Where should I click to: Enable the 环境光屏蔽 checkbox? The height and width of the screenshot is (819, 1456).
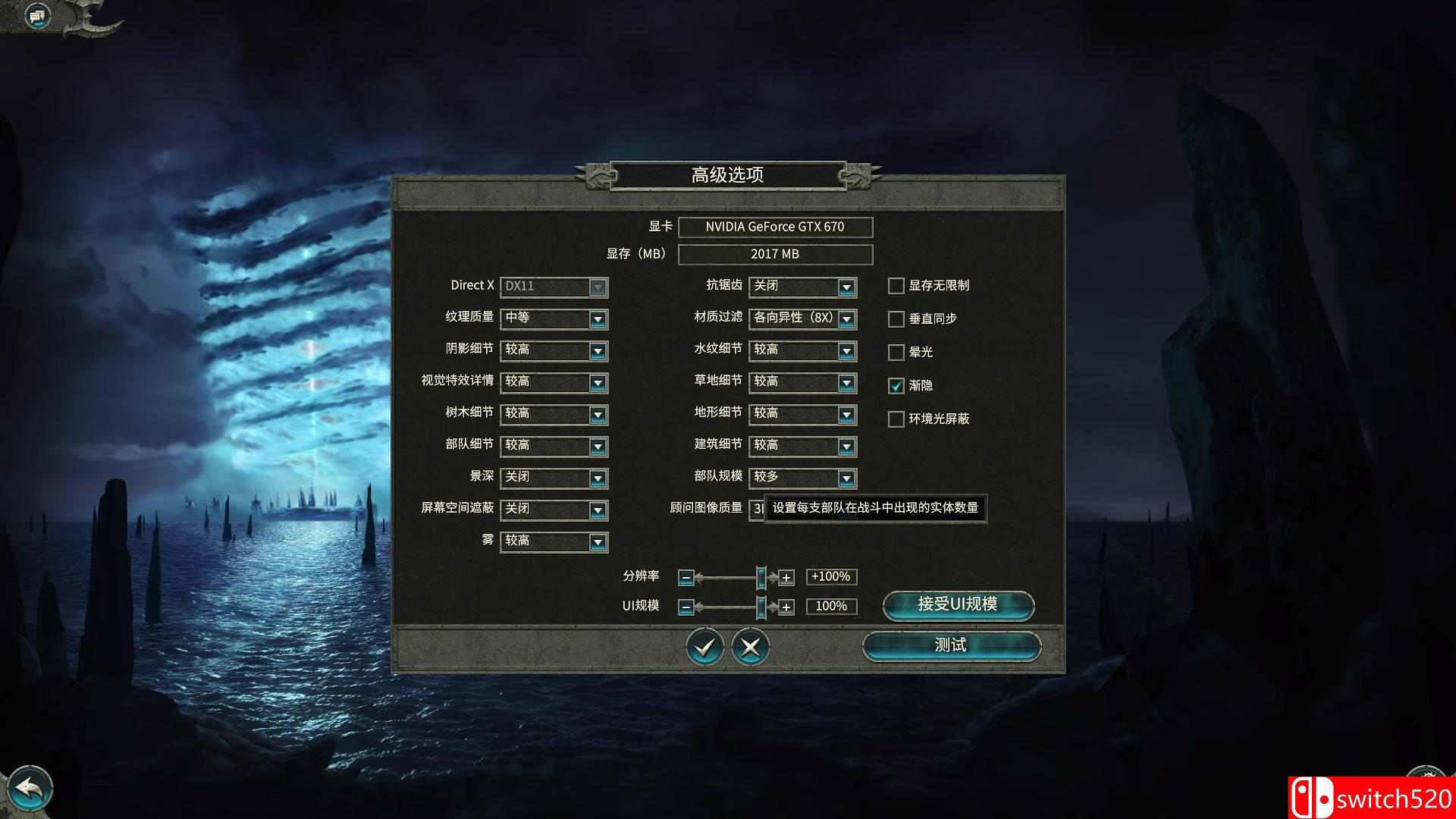coord(896,419)
